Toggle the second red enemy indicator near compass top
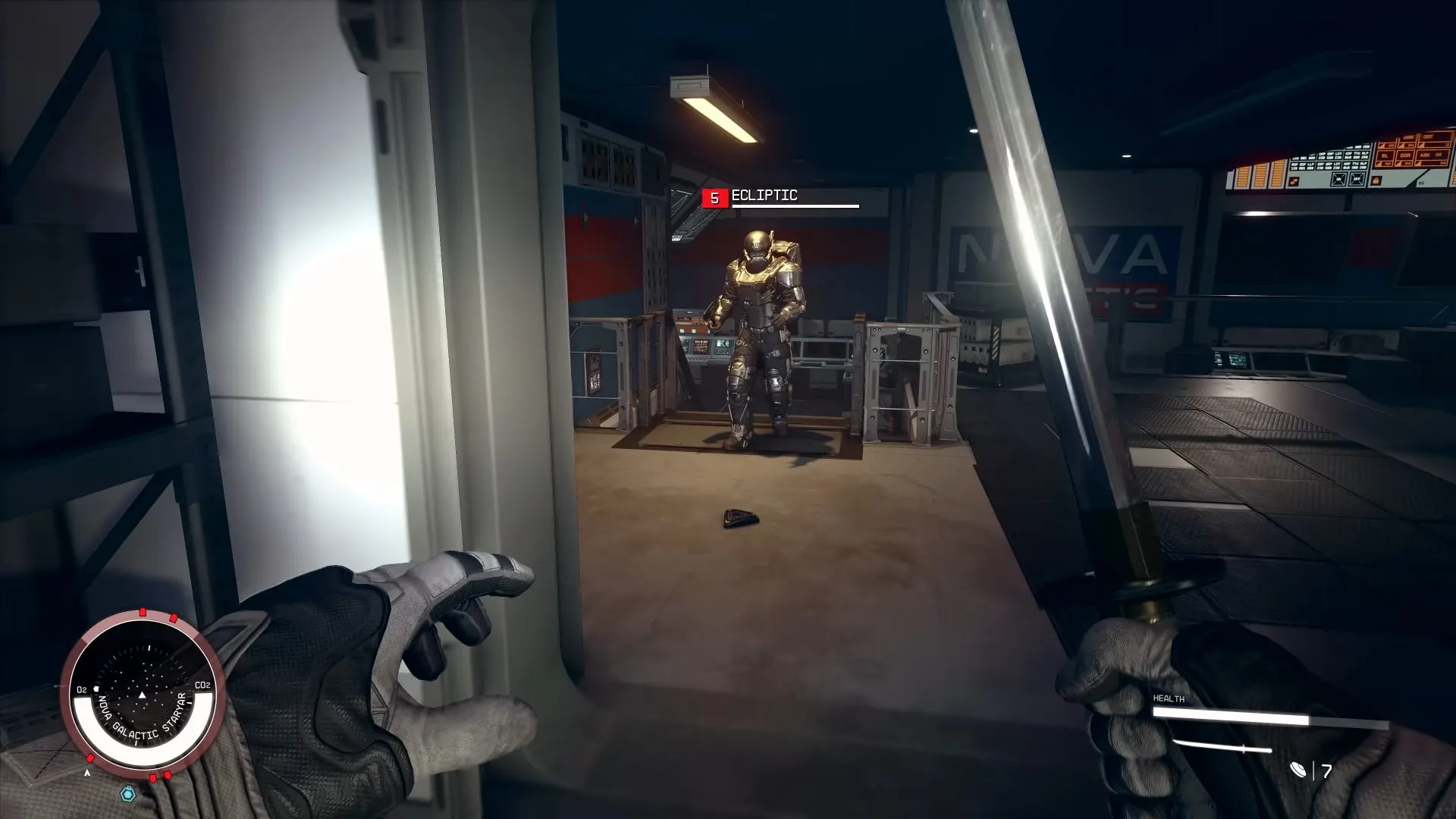Viewport: 1456px width, 819px height. point(173,617)
